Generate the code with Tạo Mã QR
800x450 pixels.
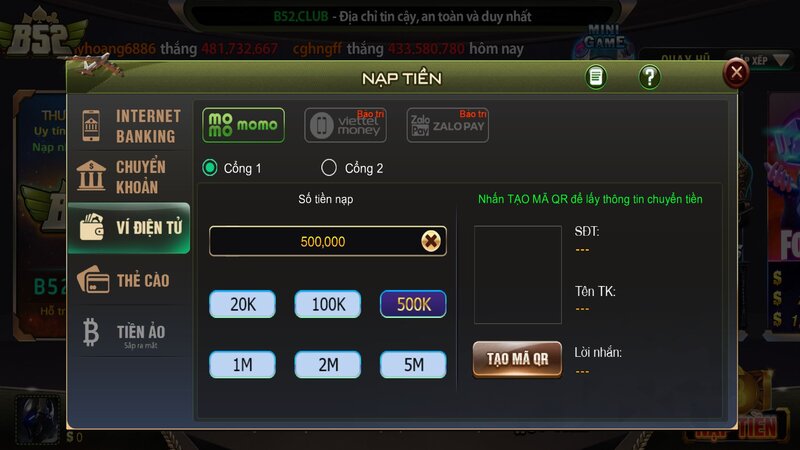517,358
